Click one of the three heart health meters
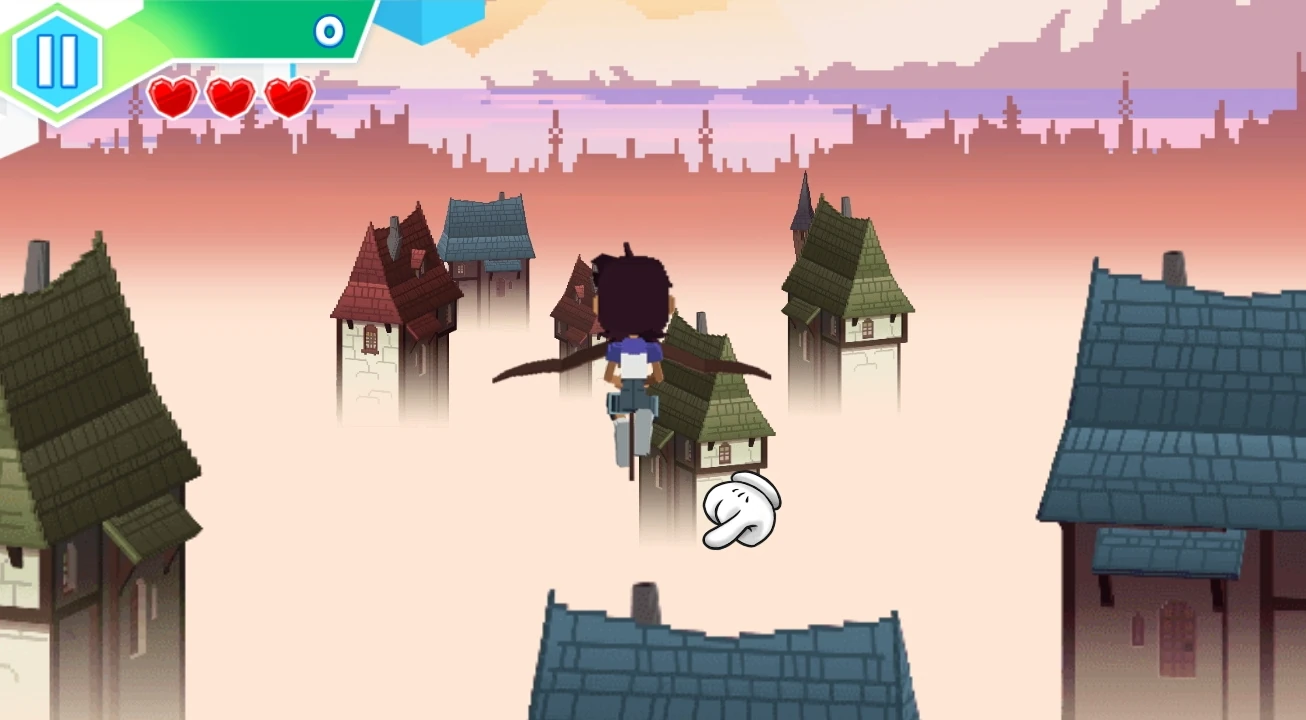This screenshot has width=1306, height=720. pos(172,98)
